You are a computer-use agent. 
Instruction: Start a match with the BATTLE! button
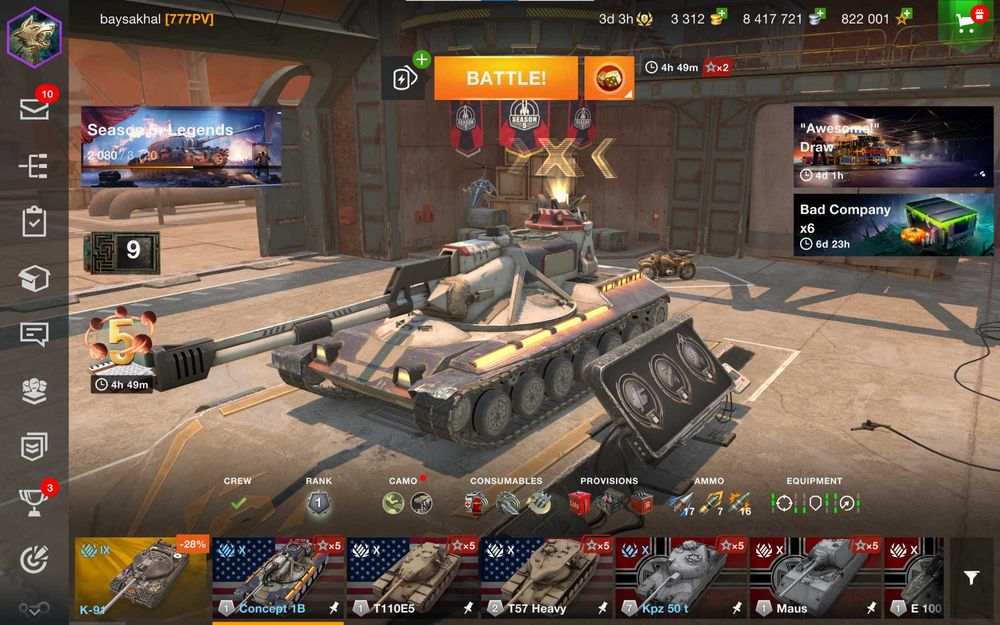(505, 78)
